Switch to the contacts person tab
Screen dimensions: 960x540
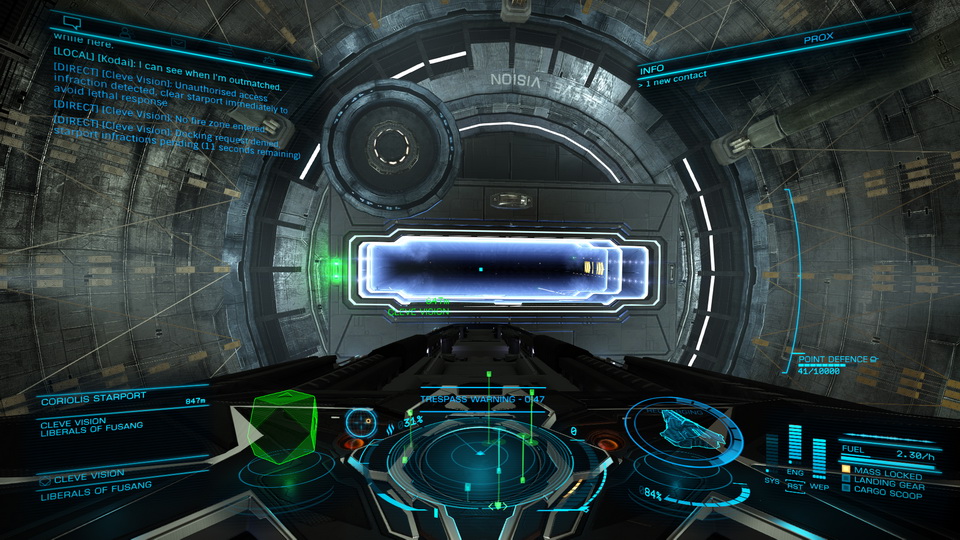[x=127, y=32]
